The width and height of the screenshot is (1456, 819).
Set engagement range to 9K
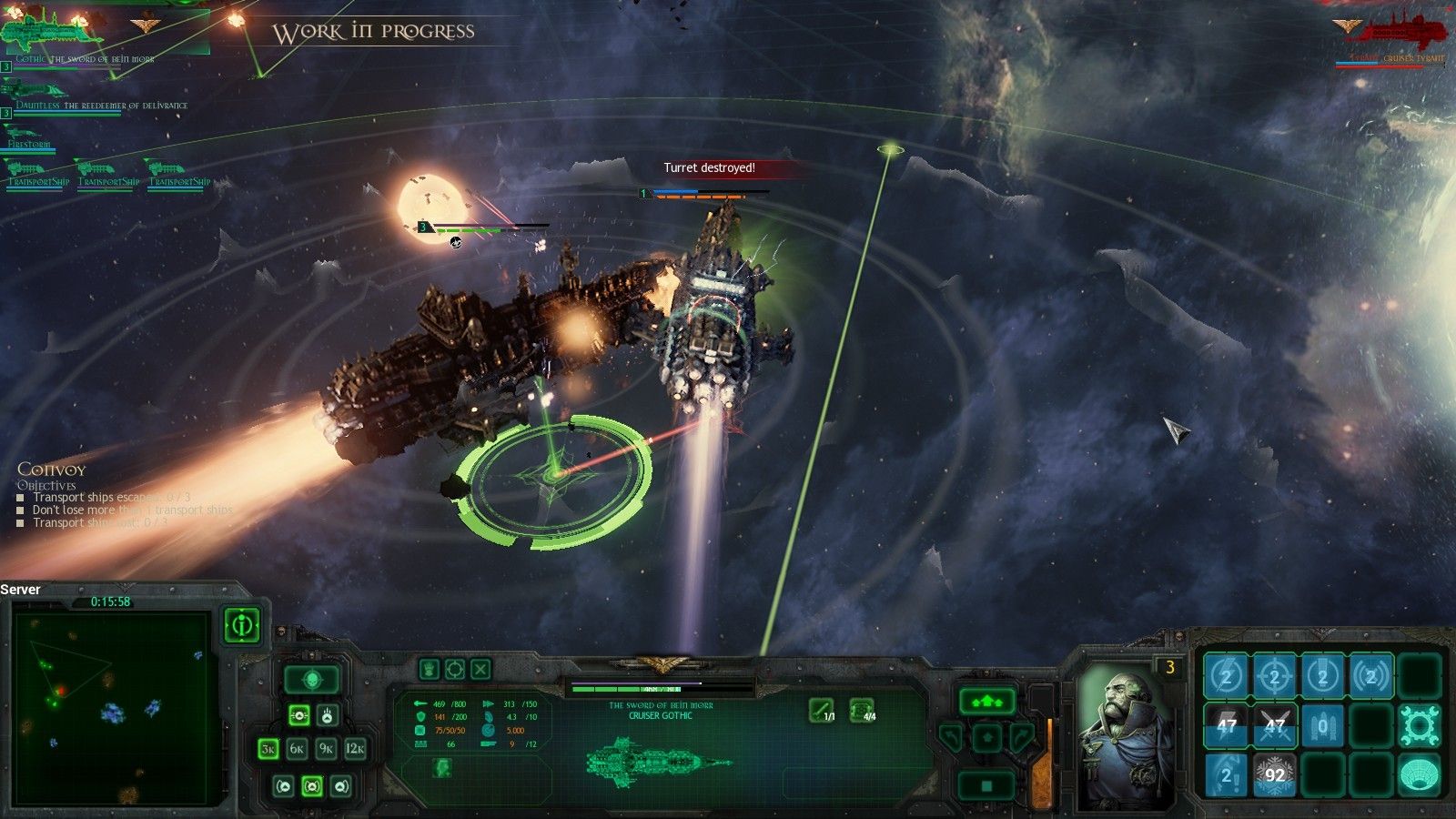[x=326, y=749]
